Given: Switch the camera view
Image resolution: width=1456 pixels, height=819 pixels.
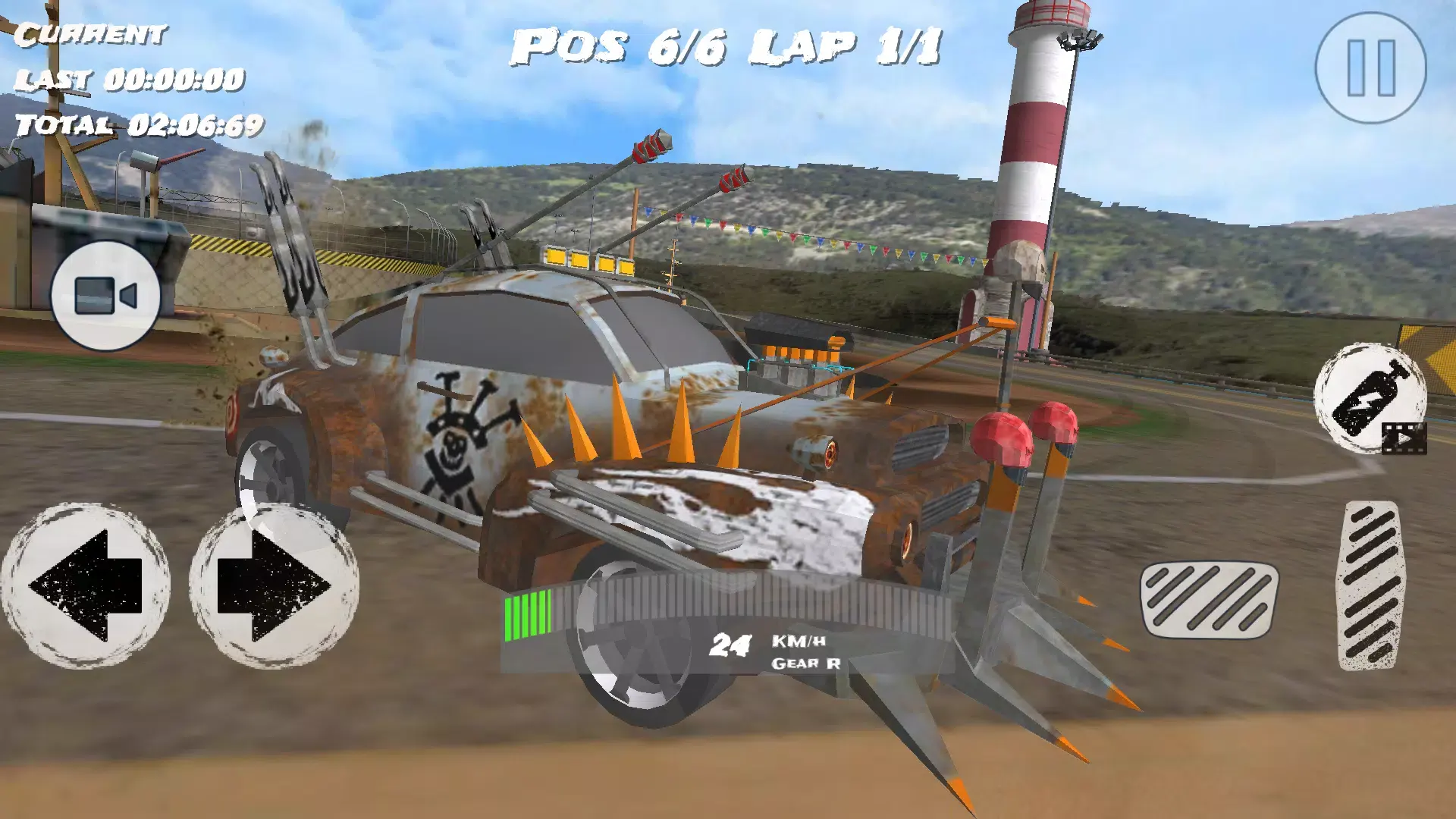Looking at the screenshot, I should pos(105,295).
